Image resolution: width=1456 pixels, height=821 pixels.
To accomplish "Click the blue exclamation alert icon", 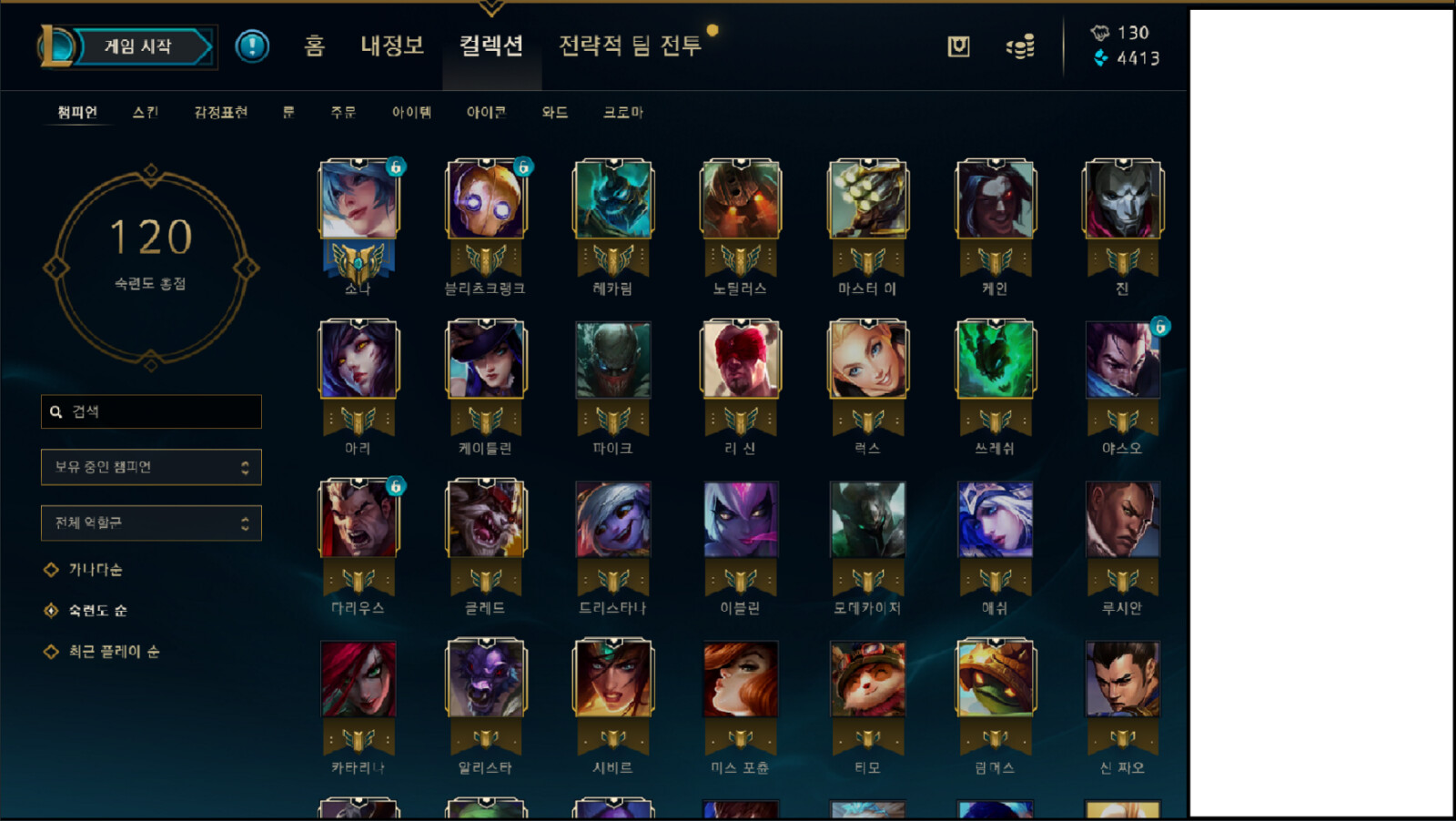I will point(252,47).
